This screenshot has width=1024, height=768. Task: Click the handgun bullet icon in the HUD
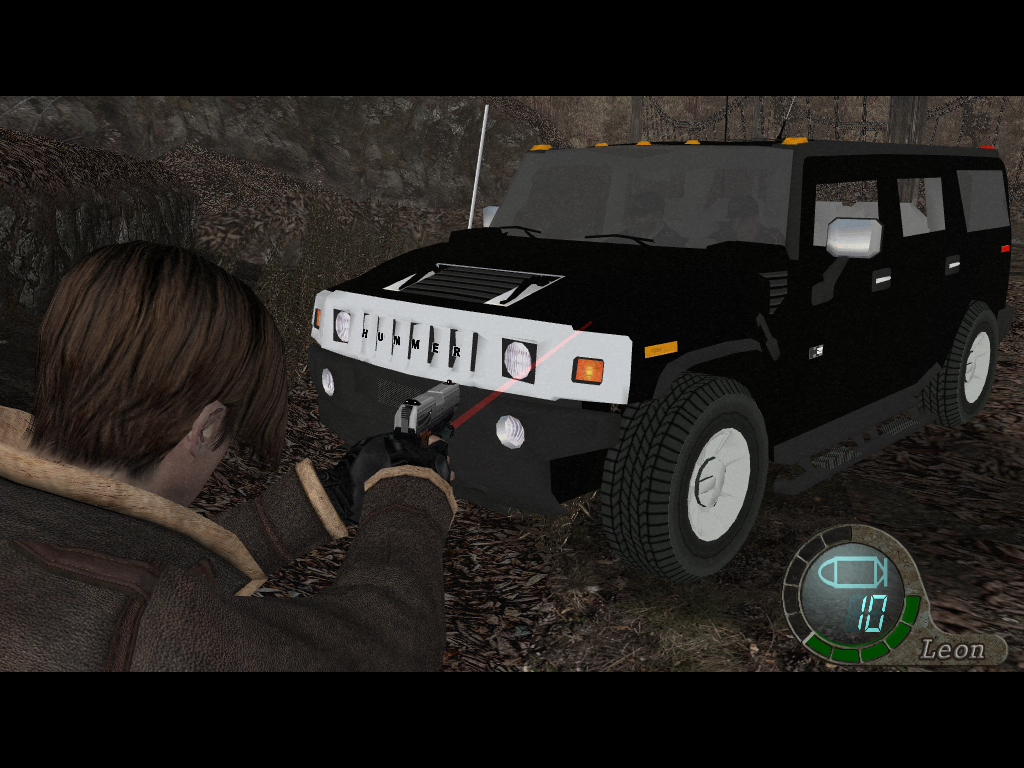[x=851, y=573]
